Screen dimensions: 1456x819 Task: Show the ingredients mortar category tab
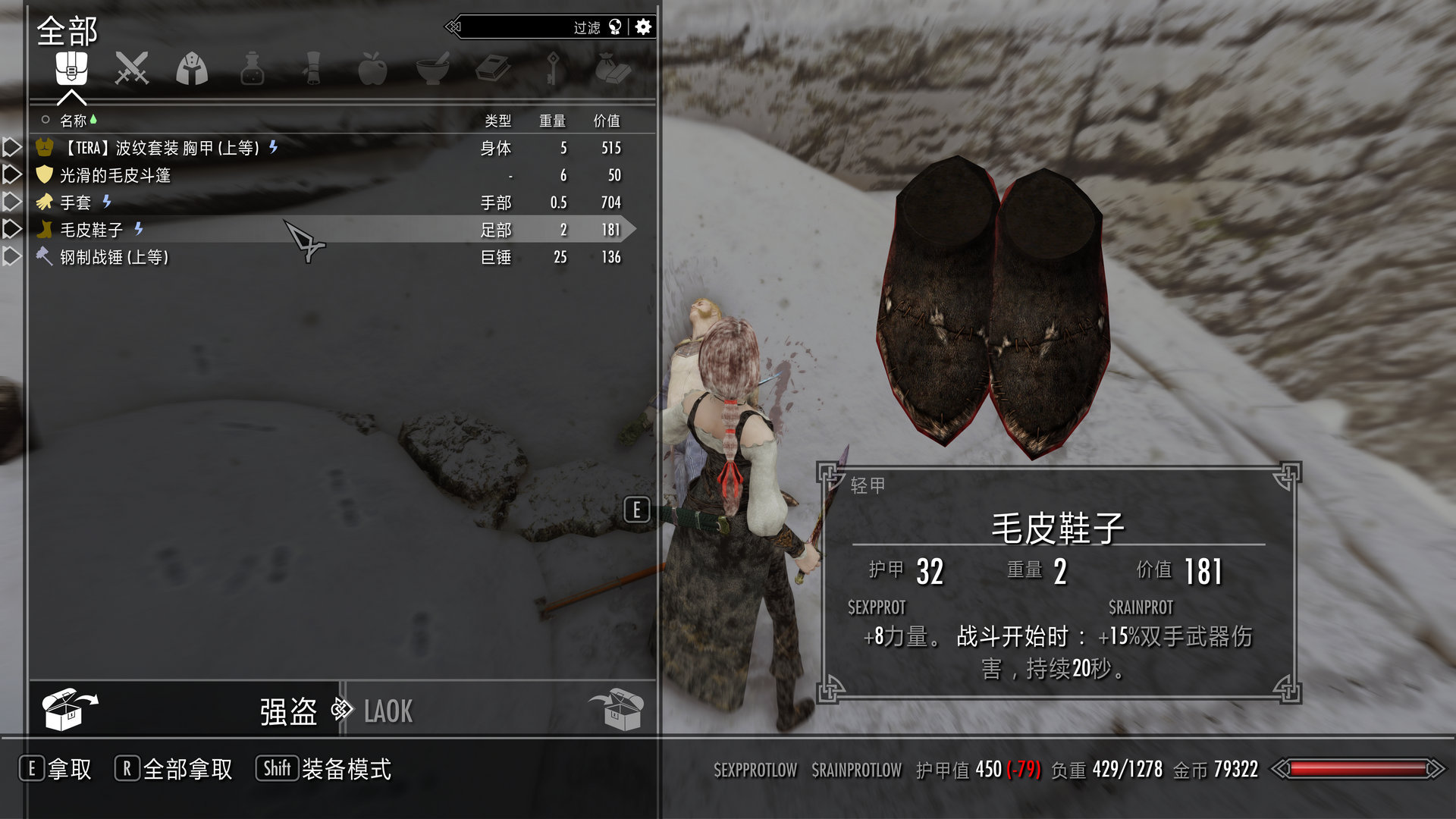click(x=433, y=69)
